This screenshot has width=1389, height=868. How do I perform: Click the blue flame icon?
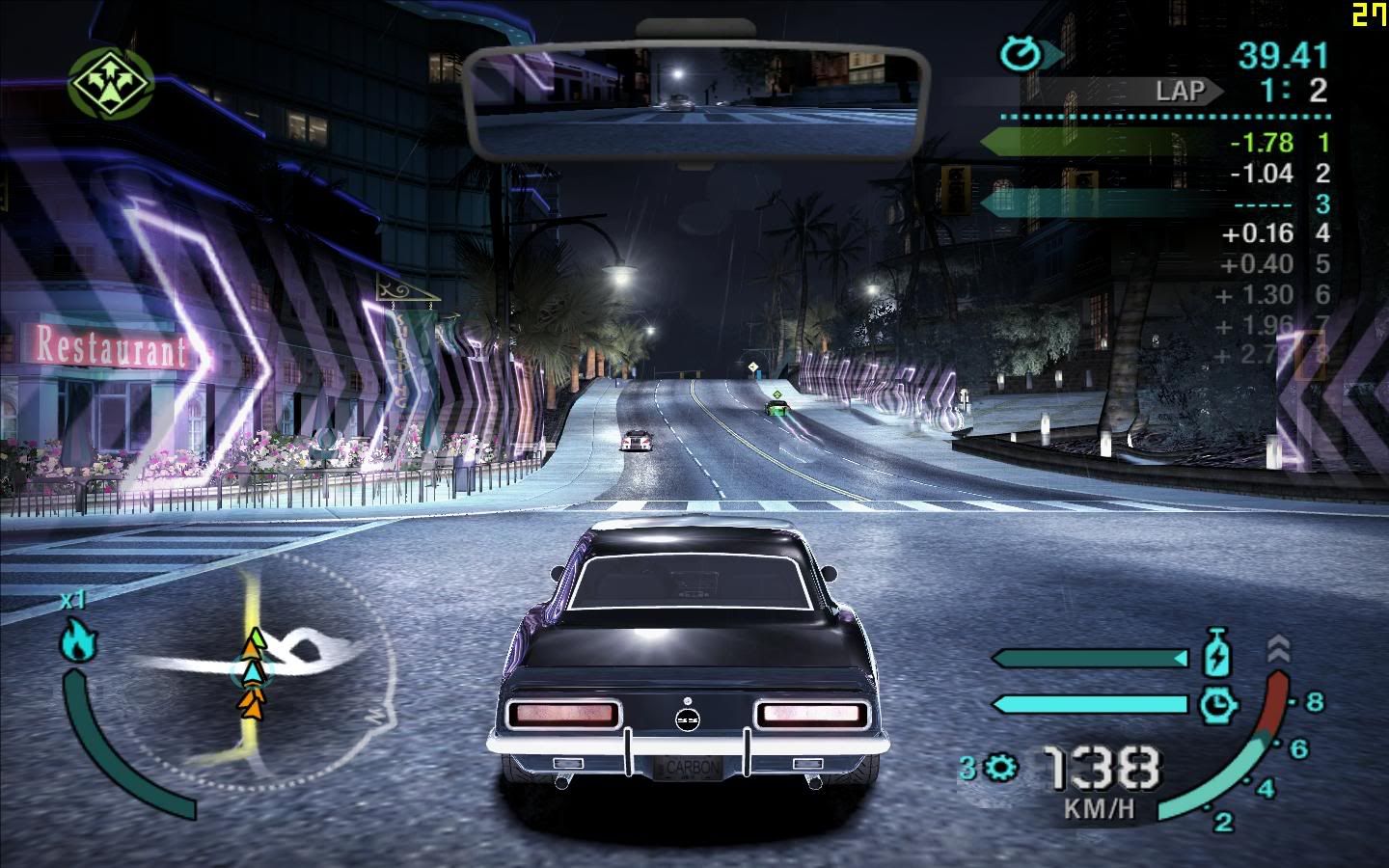point(75,640)
